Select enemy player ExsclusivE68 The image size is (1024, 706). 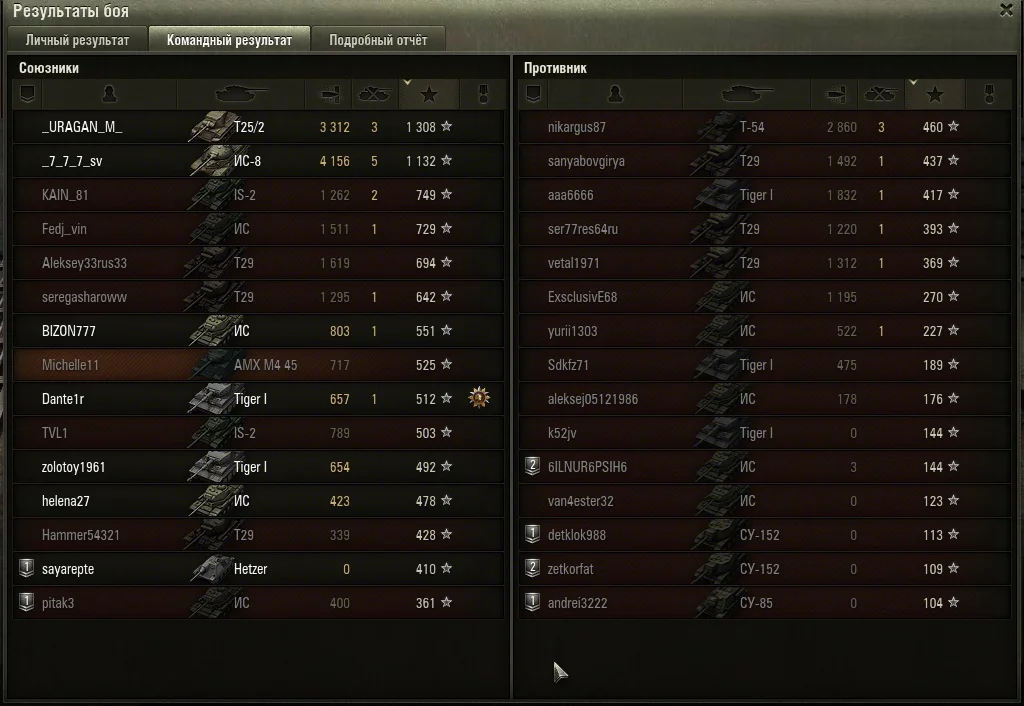point(582,297)
